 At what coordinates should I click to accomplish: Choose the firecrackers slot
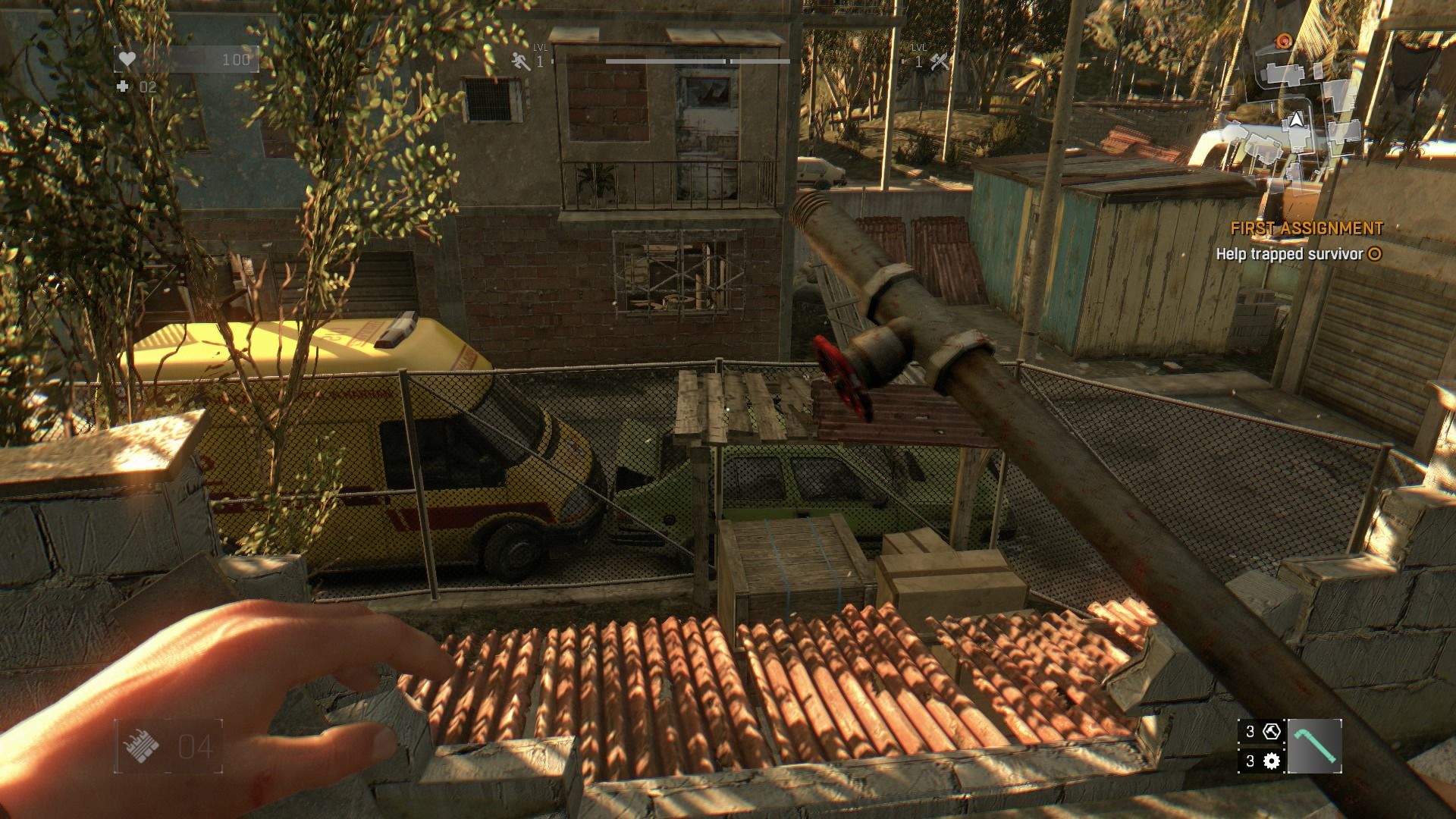(x=168, y=746)
